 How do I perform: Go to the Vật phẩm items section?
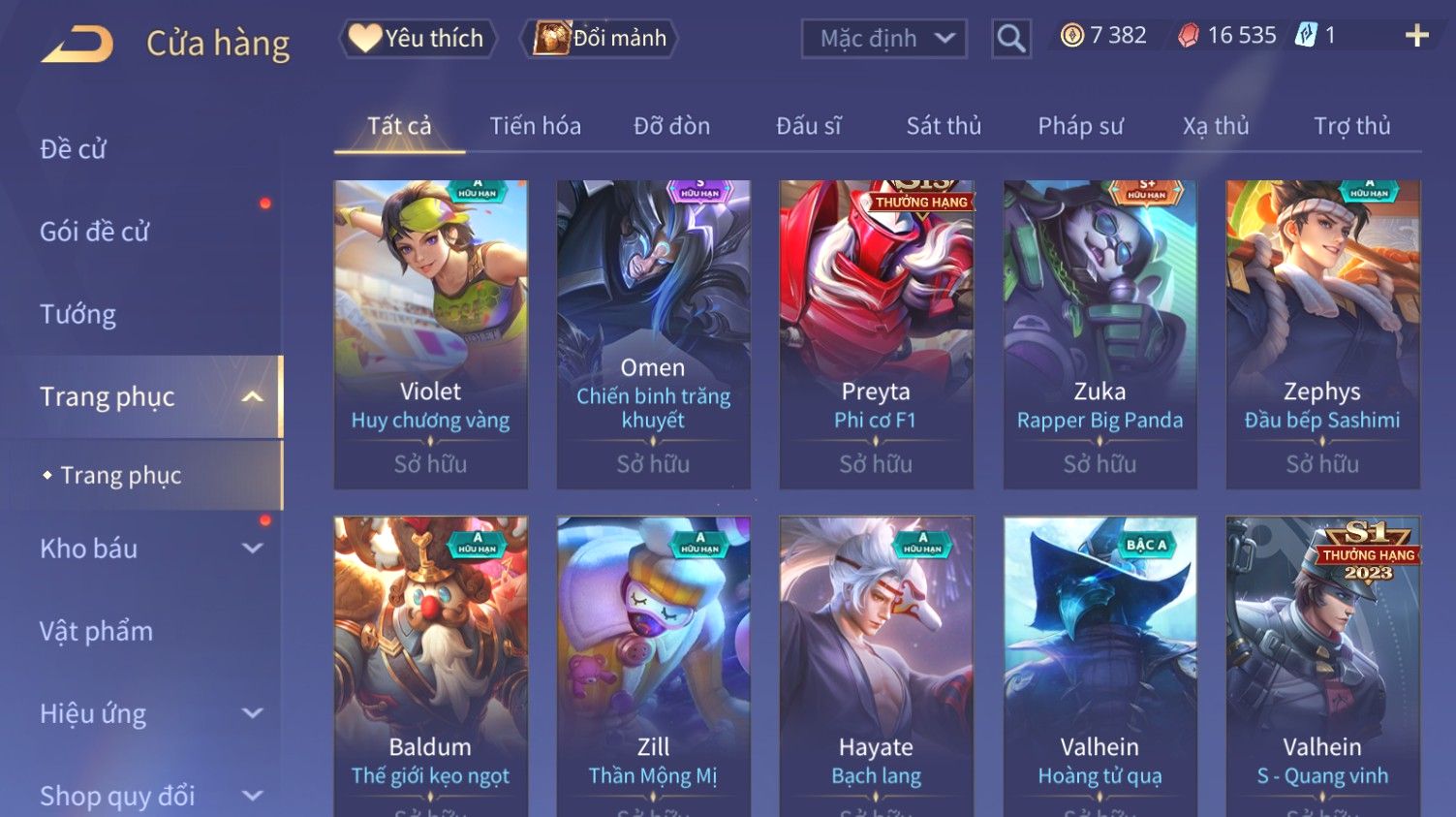pos(96,631)
